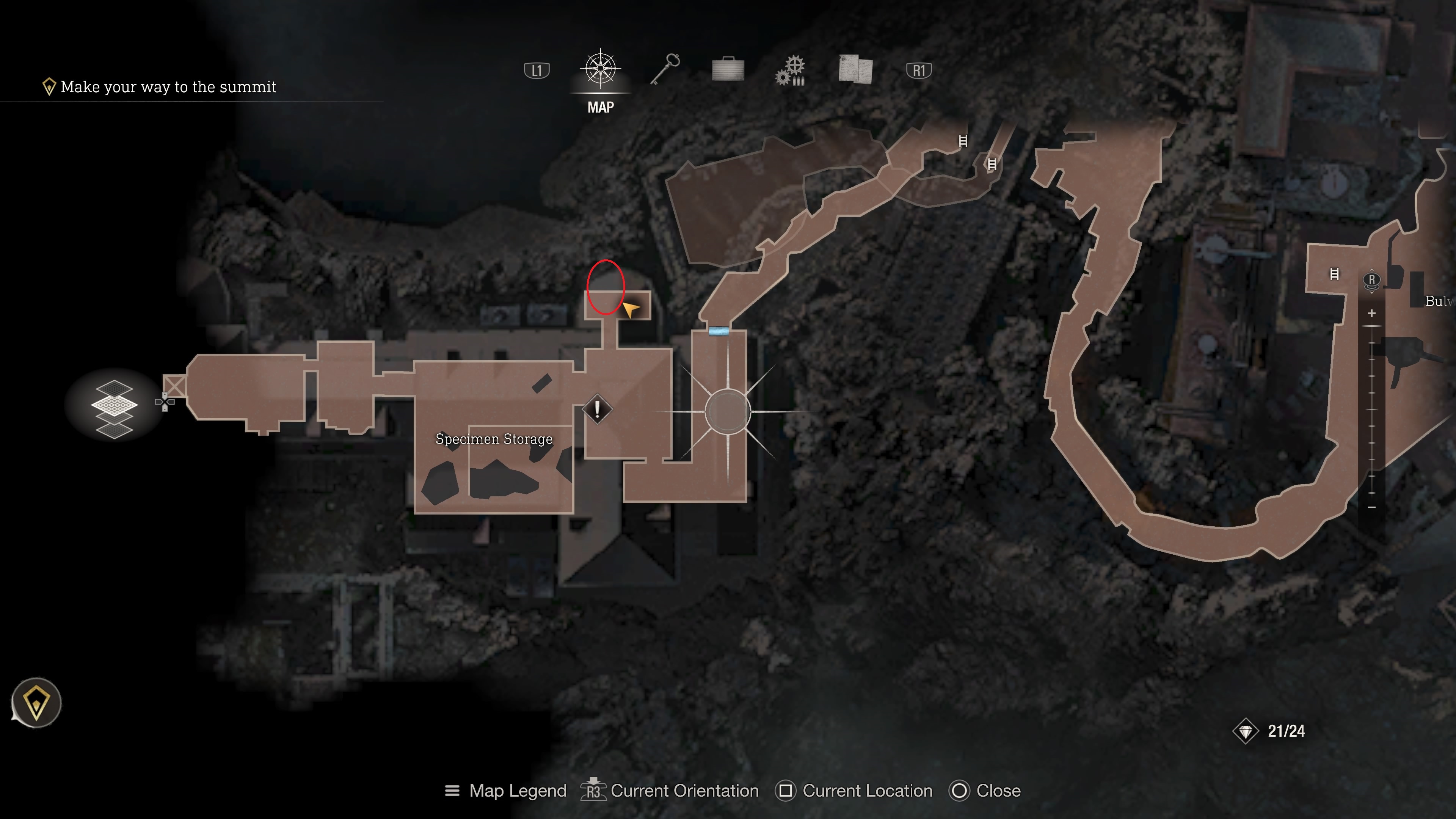The image size is (1456, 819).
Task: Switch to the attaché case tab
Action: 728,70
